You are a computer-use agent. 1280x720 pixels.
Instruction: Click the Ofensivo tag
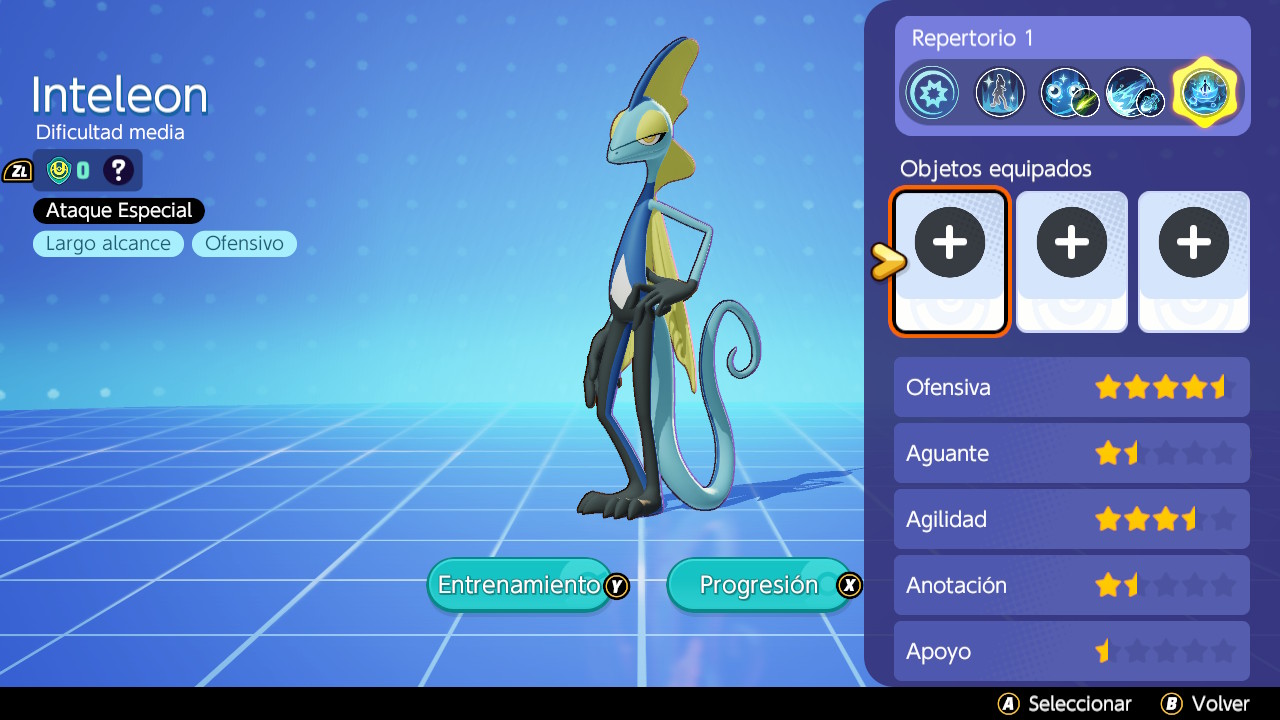tap(244, 244)
